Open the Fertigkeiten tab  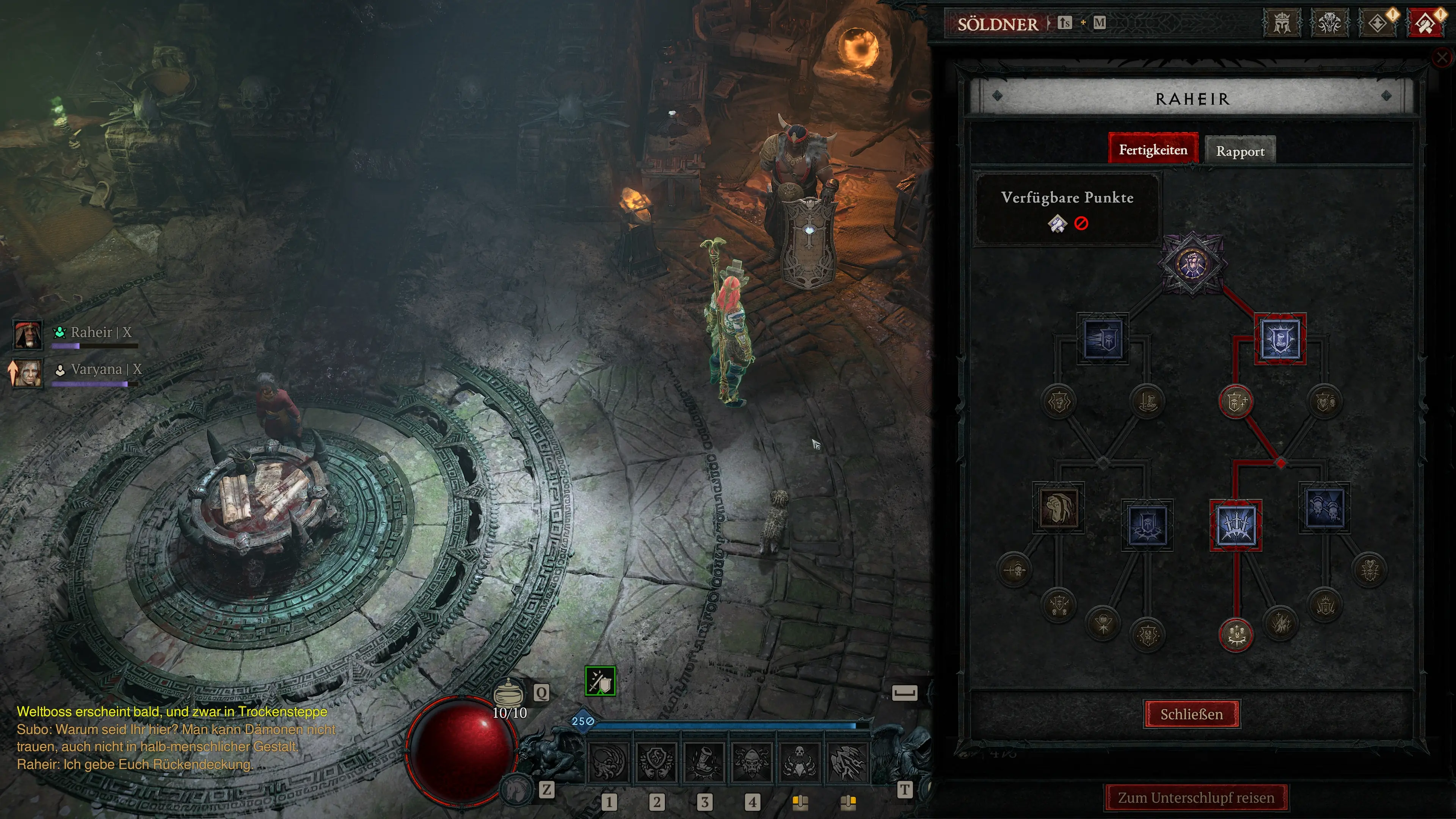[1153, 150]
